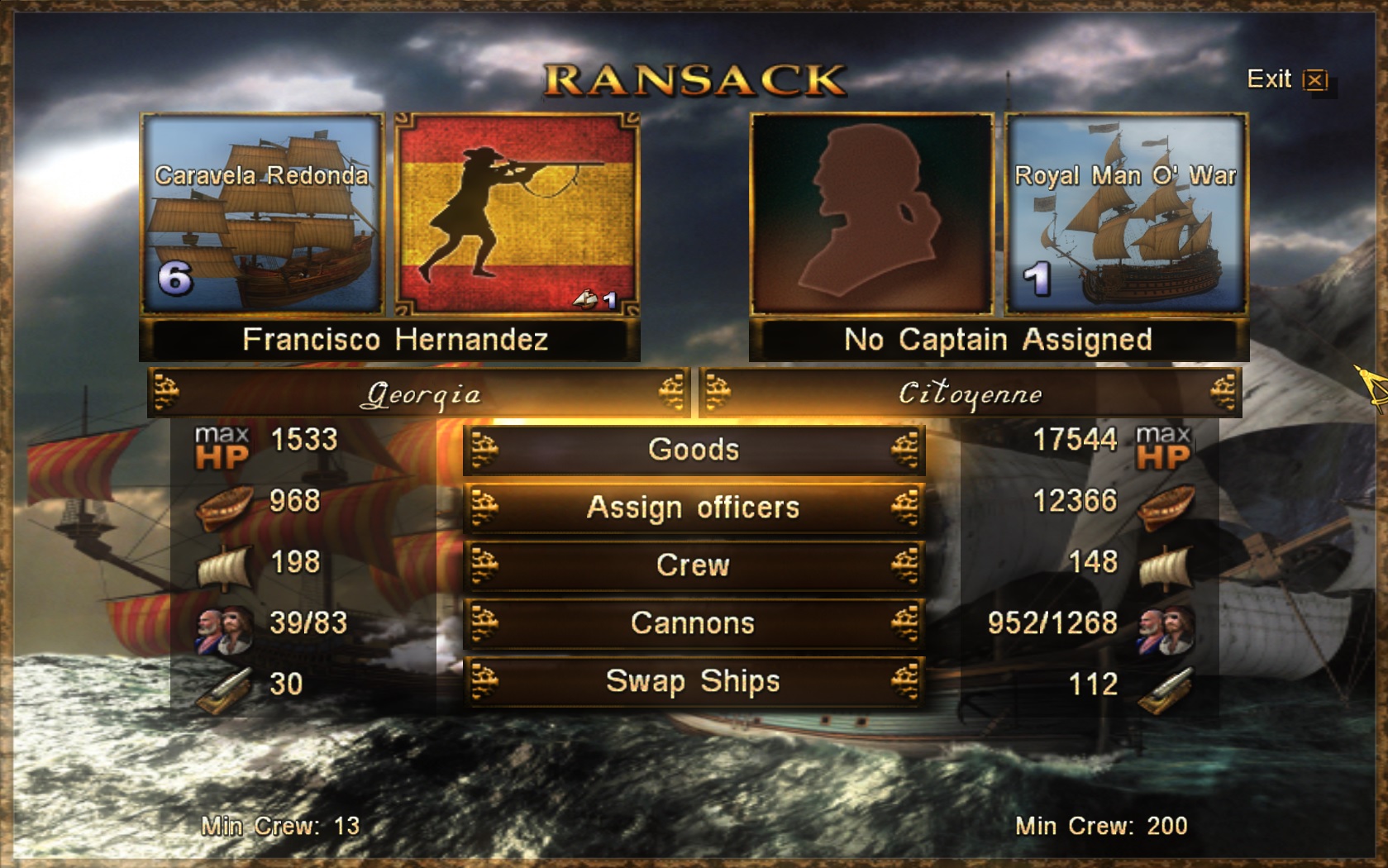
Task: Open the Goods transfer menu
Action: (x=693, y=450)
